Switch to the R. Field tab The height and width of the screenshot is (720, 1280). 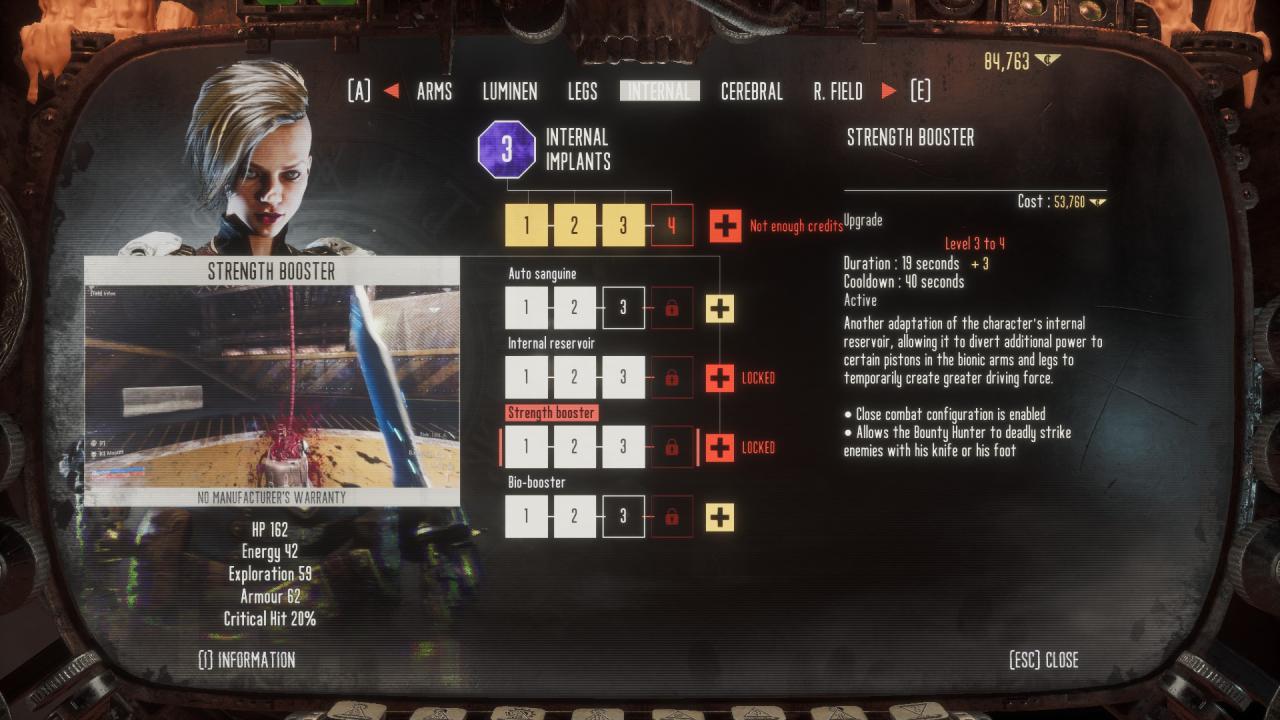point(838,92)
